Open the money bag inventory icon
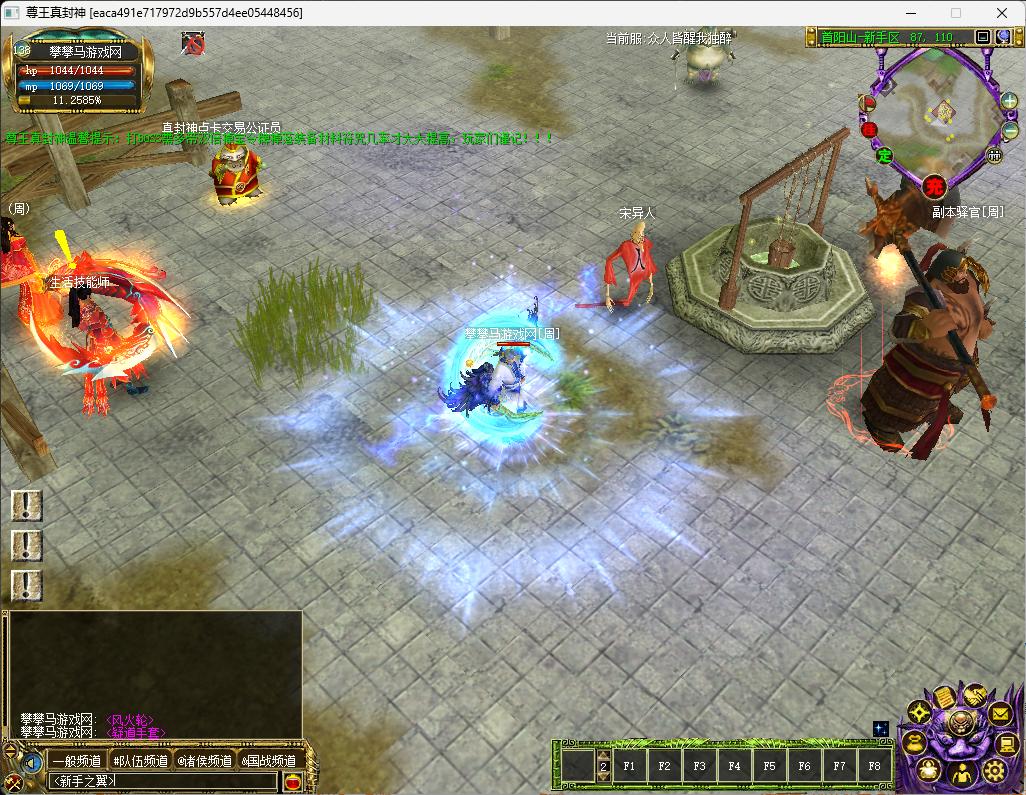The image size is (1026, 795). [x=915, y=742]
